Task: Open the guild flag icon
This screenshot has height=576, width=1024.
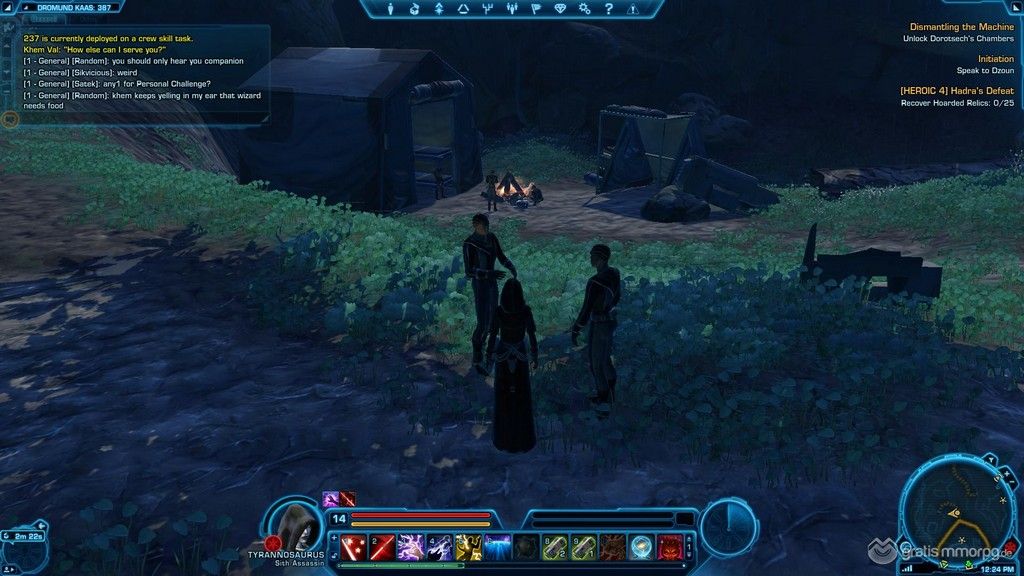Action: tap(535, 9)
